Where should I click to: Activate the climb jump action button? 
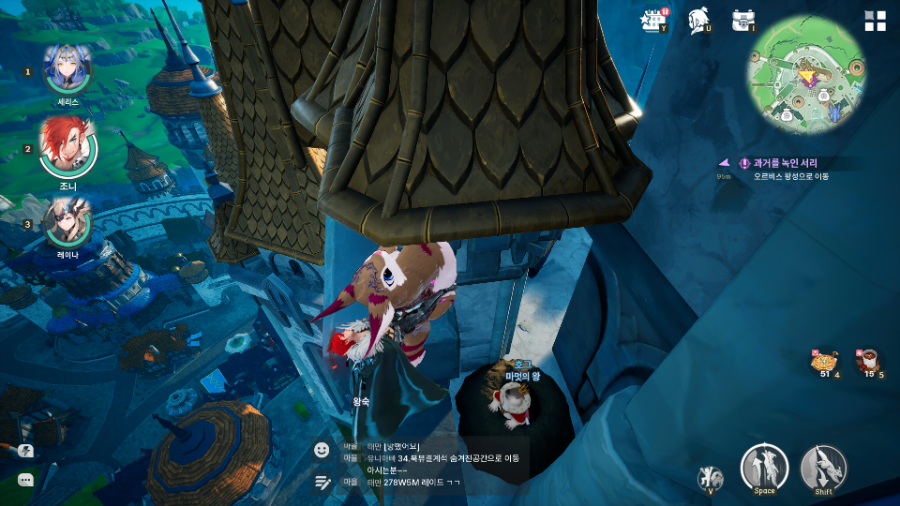[765, 466]
